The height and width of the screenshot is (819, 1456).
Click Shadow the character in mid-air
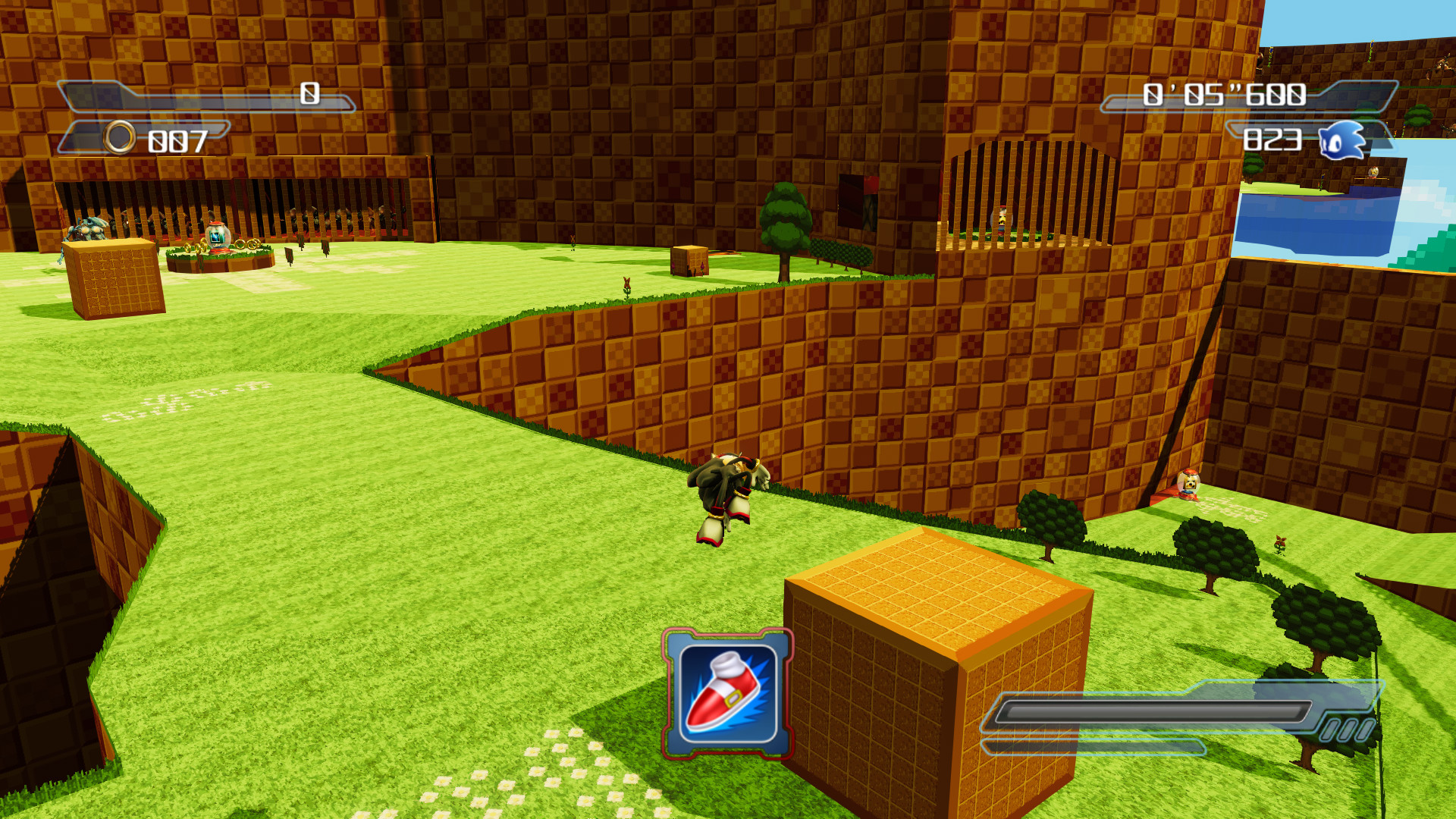pos(728,493)
